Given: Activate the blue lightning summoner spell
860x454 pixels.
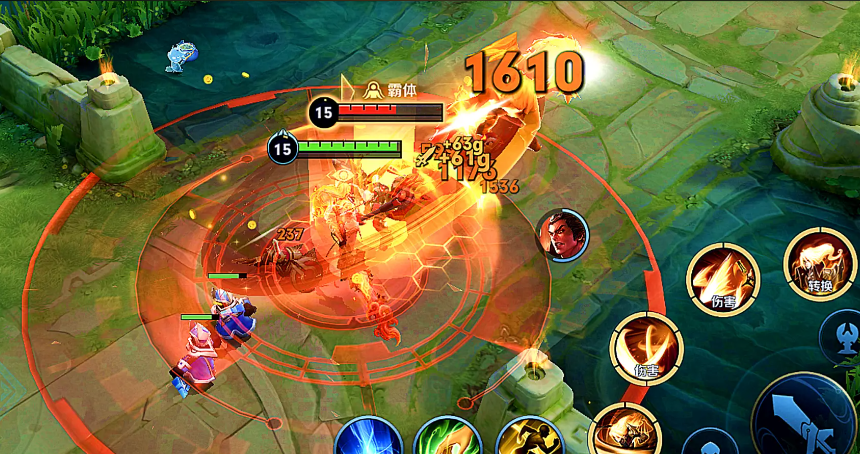Looking at the screenshot, I should [368, 440].
